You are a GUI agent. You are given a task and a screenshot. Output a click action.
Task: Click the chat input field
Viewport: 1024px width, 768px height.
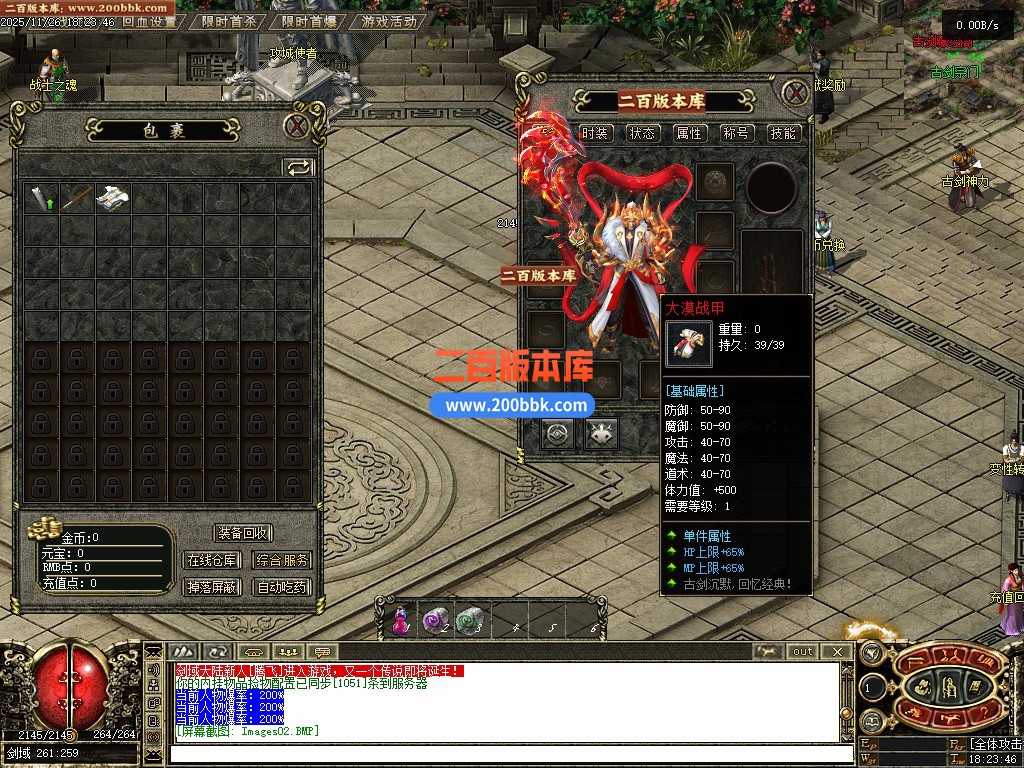coord(500,752)
